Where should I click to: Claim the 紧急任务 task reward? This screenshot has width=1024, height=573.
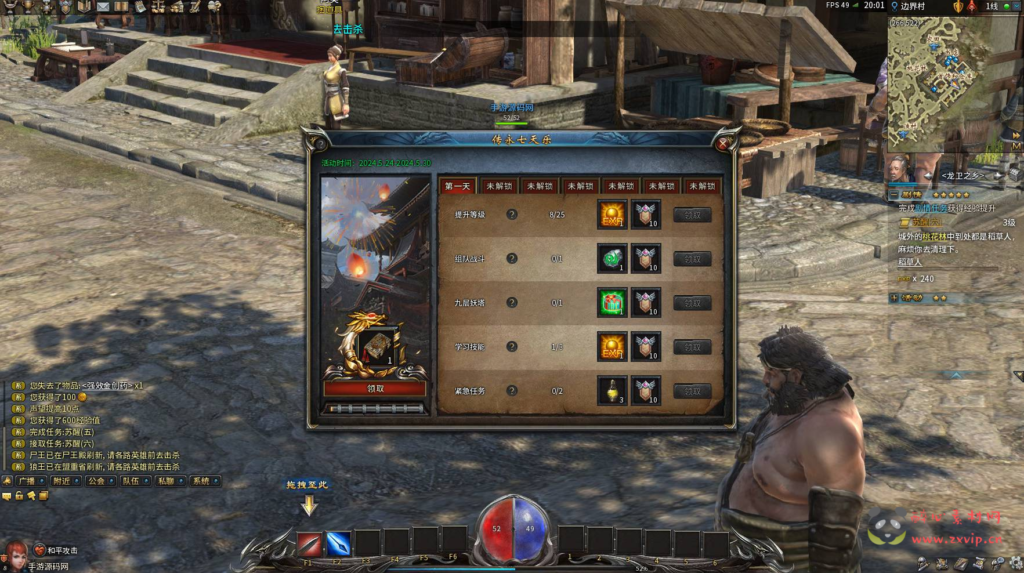point(692,391)
